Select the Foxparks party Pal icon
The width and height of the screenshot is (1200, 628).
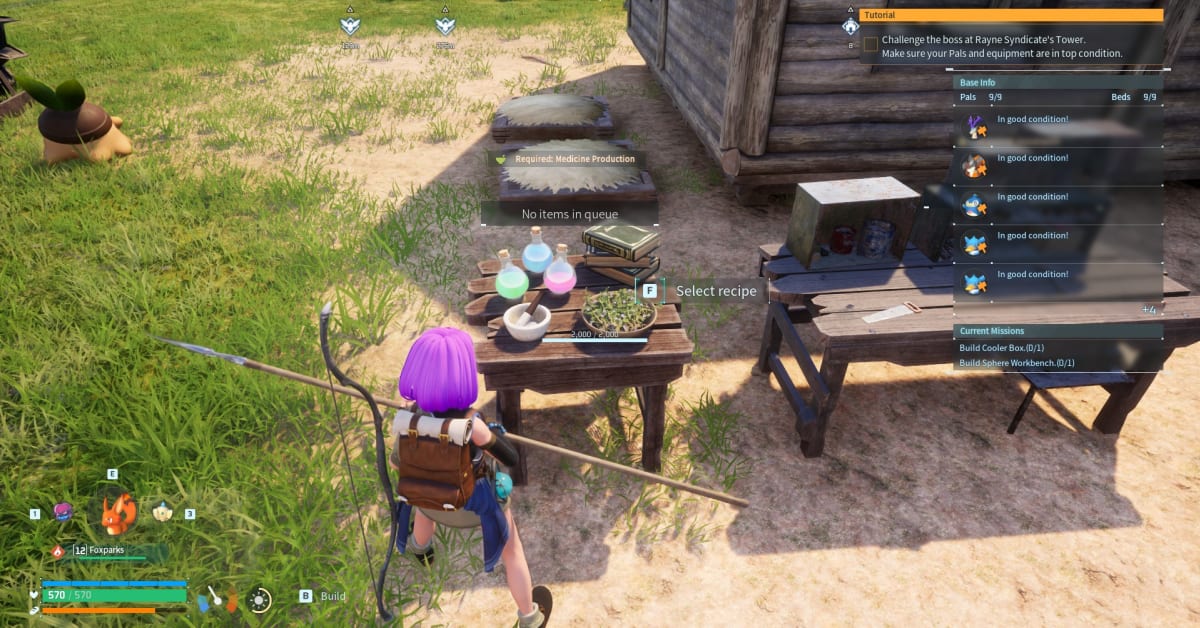pyautogui.click(x=119, y=514)
